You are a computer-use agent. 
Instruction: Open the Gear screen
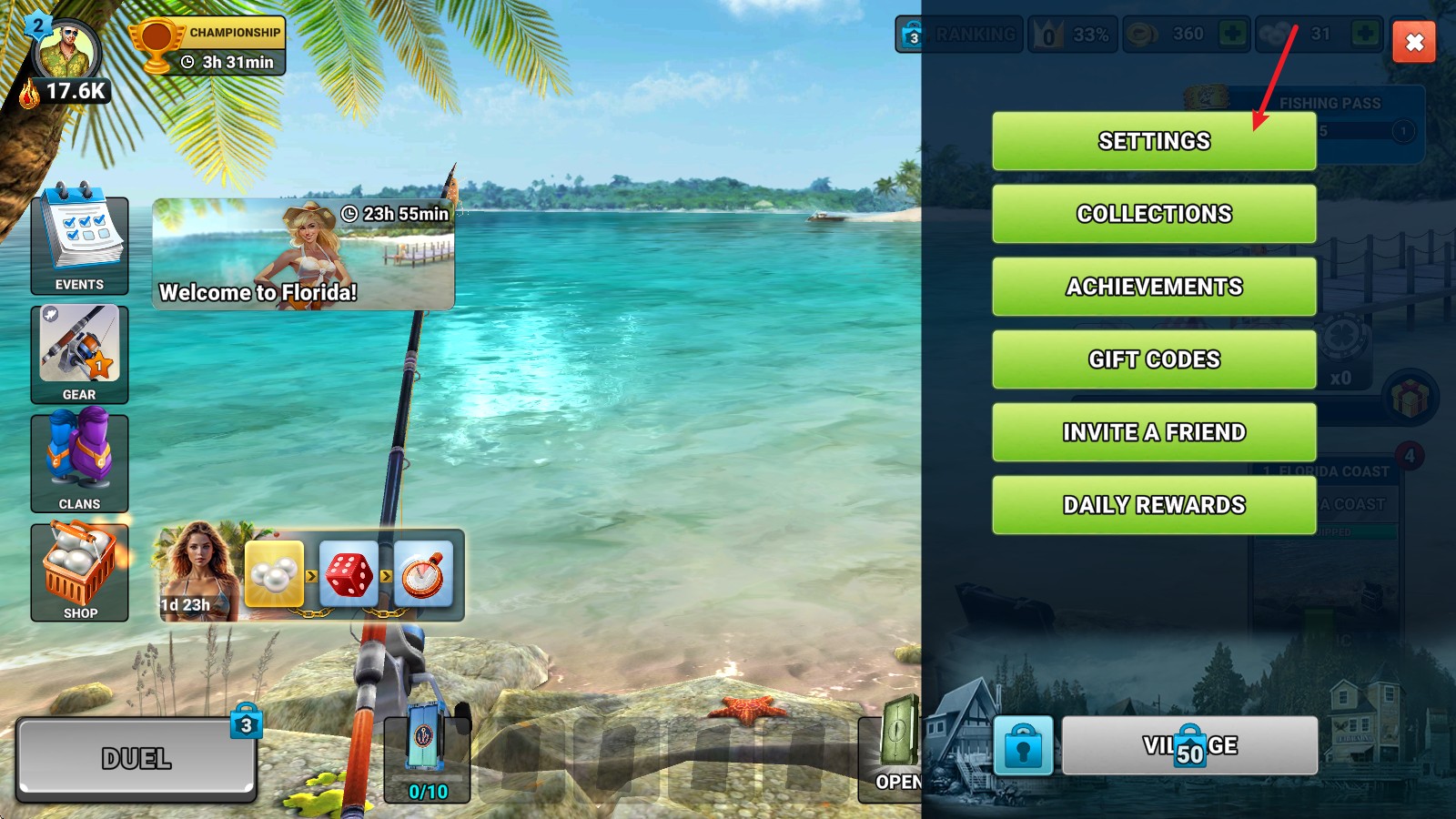pyautogui.click(x=79, y=354)
